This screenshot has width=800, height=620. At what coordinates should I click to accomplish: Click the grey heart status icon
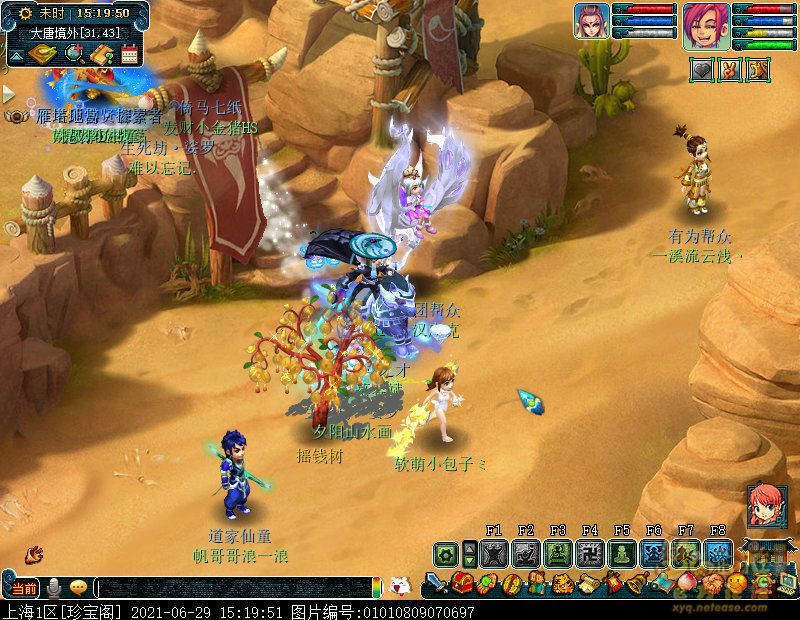click(703, 70)
